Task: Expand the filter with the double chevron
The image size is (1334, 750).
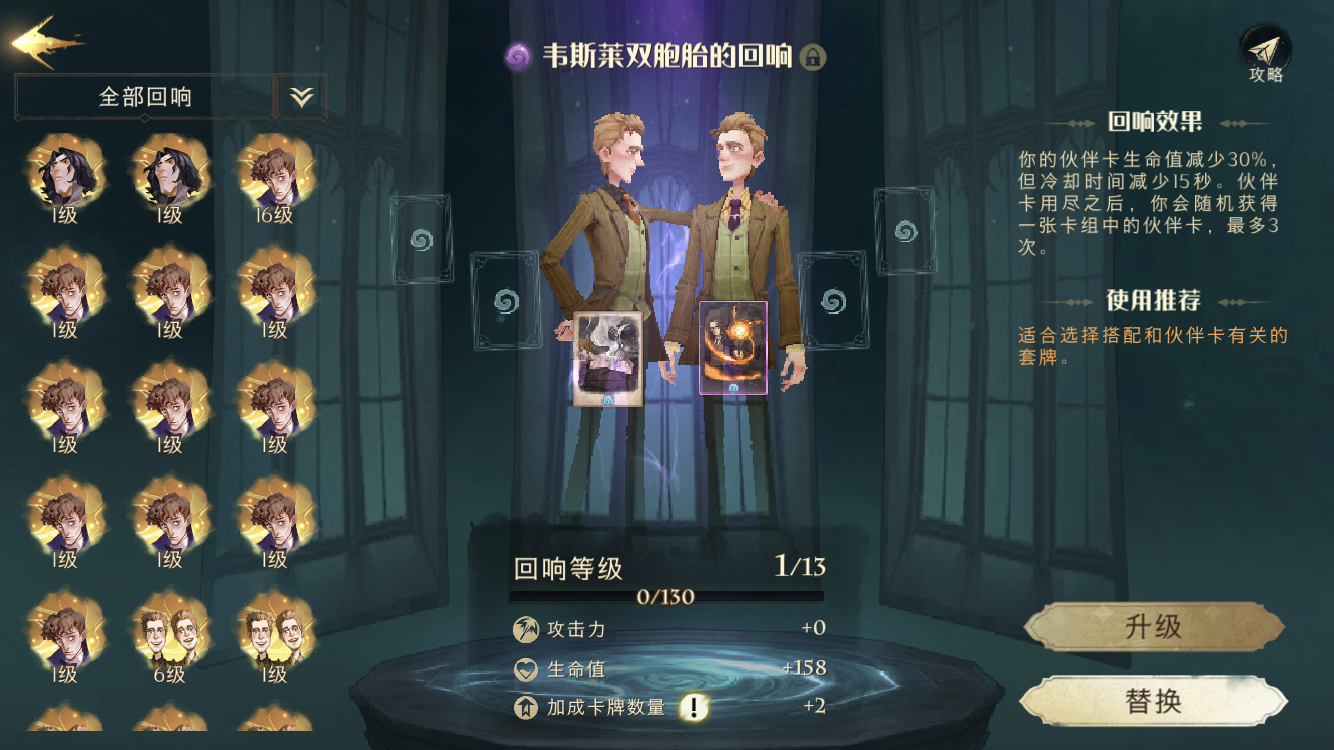Action: pyautogui.click(x=299, y=96)
